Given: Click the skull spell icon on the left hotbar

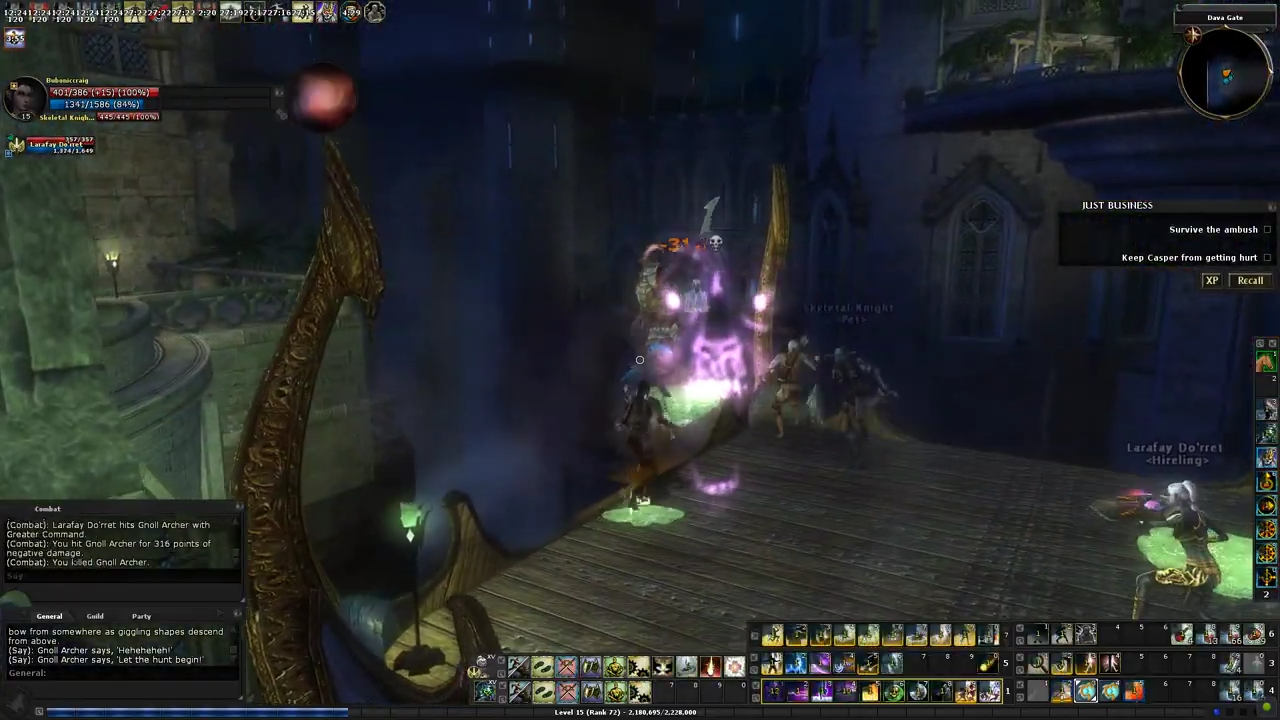Looking at the screenshot, I should coord(660,666).
